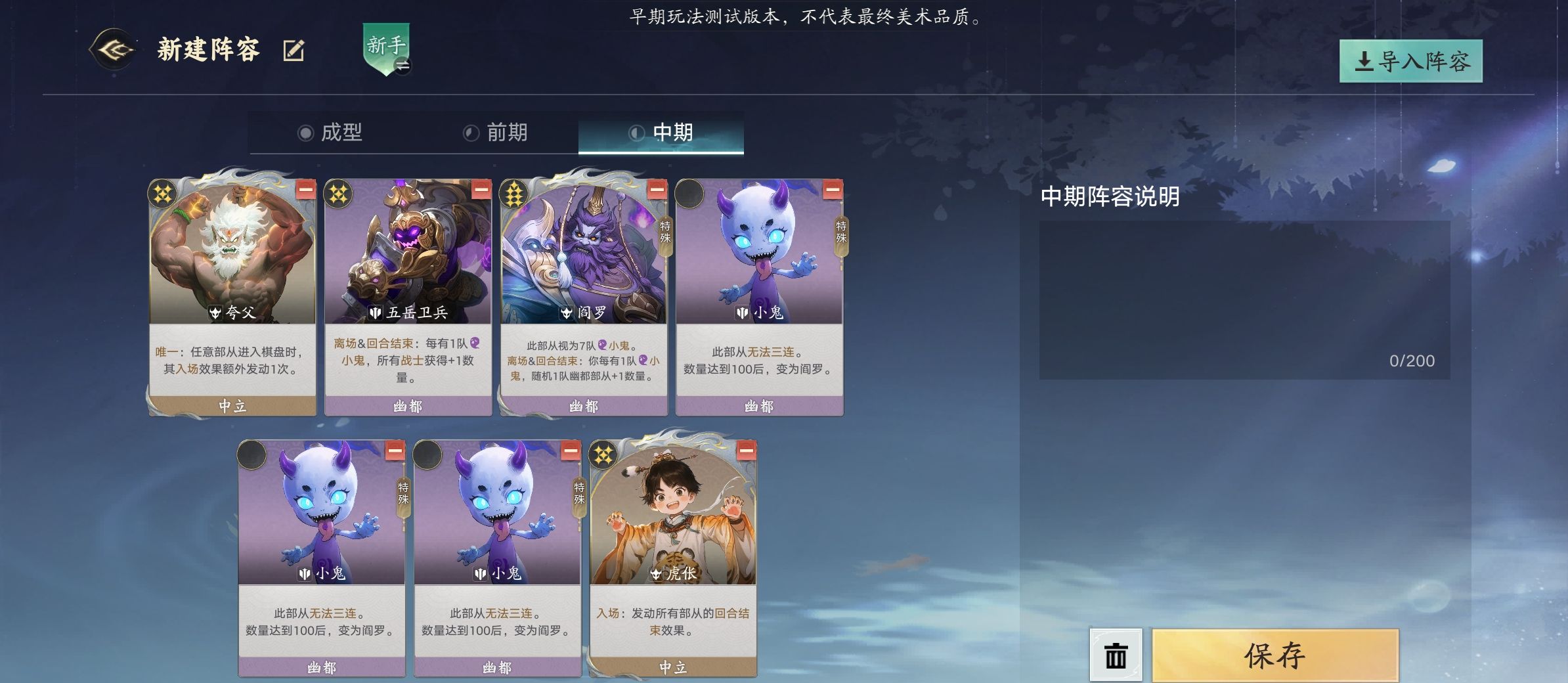Switch to the 中期 tab

point(662,133)
